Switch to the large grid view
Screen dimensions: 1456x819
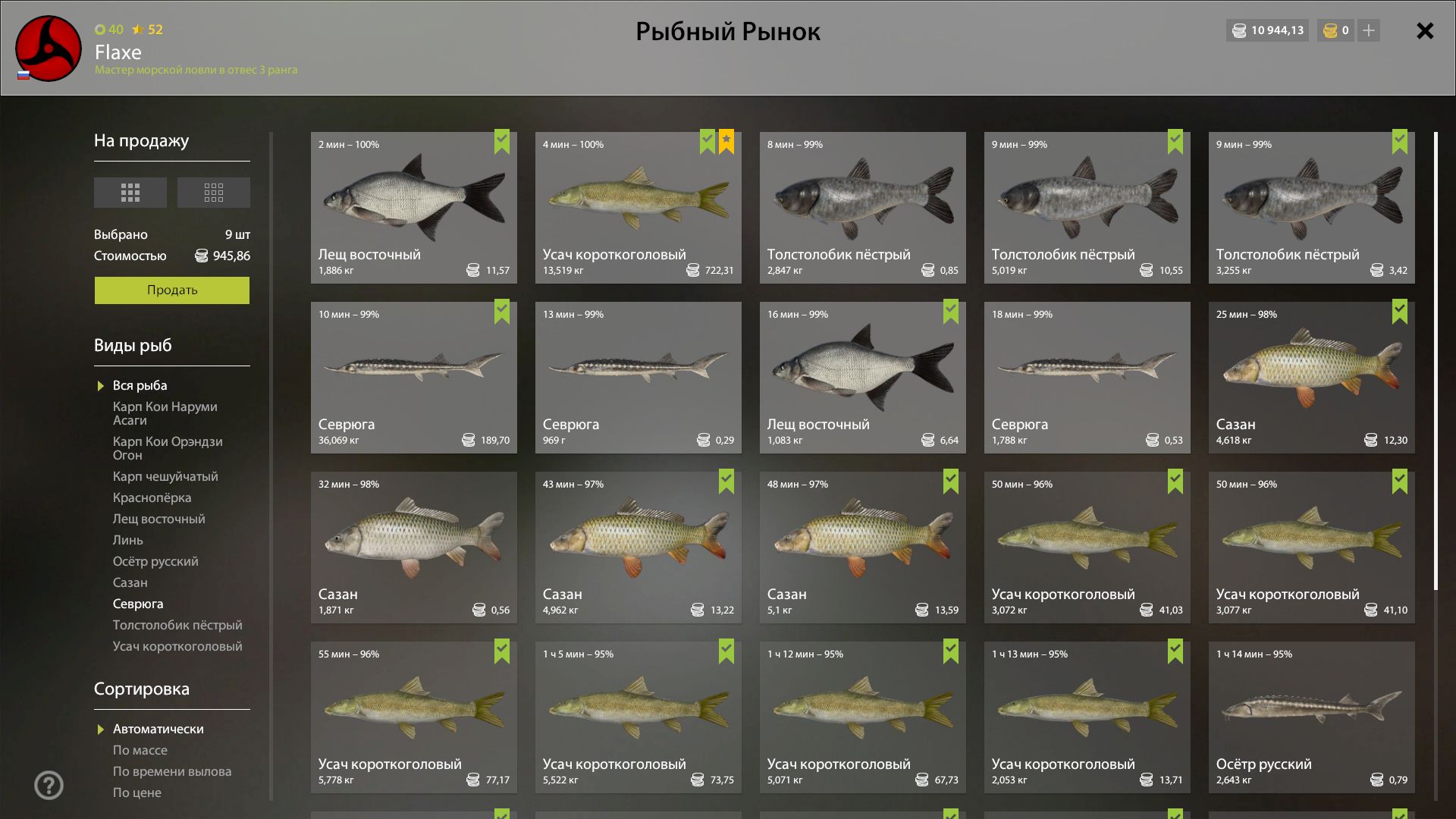pyautogui.click(x=130, y=193)
